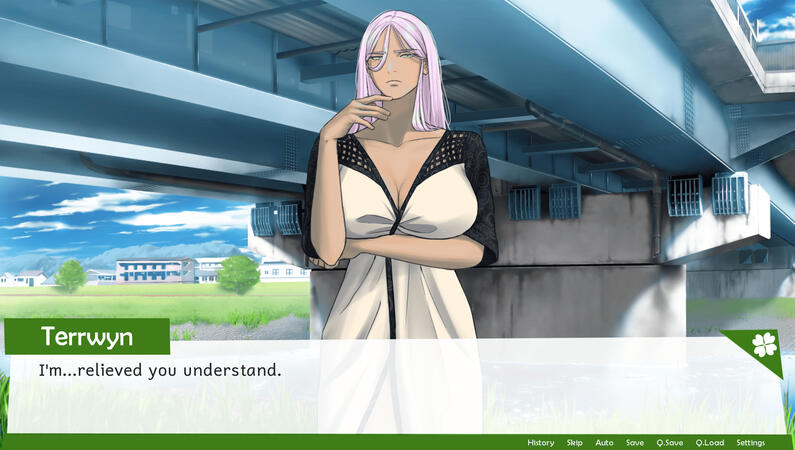
Task: Open the Settings menu
Action: pos(750,443)
